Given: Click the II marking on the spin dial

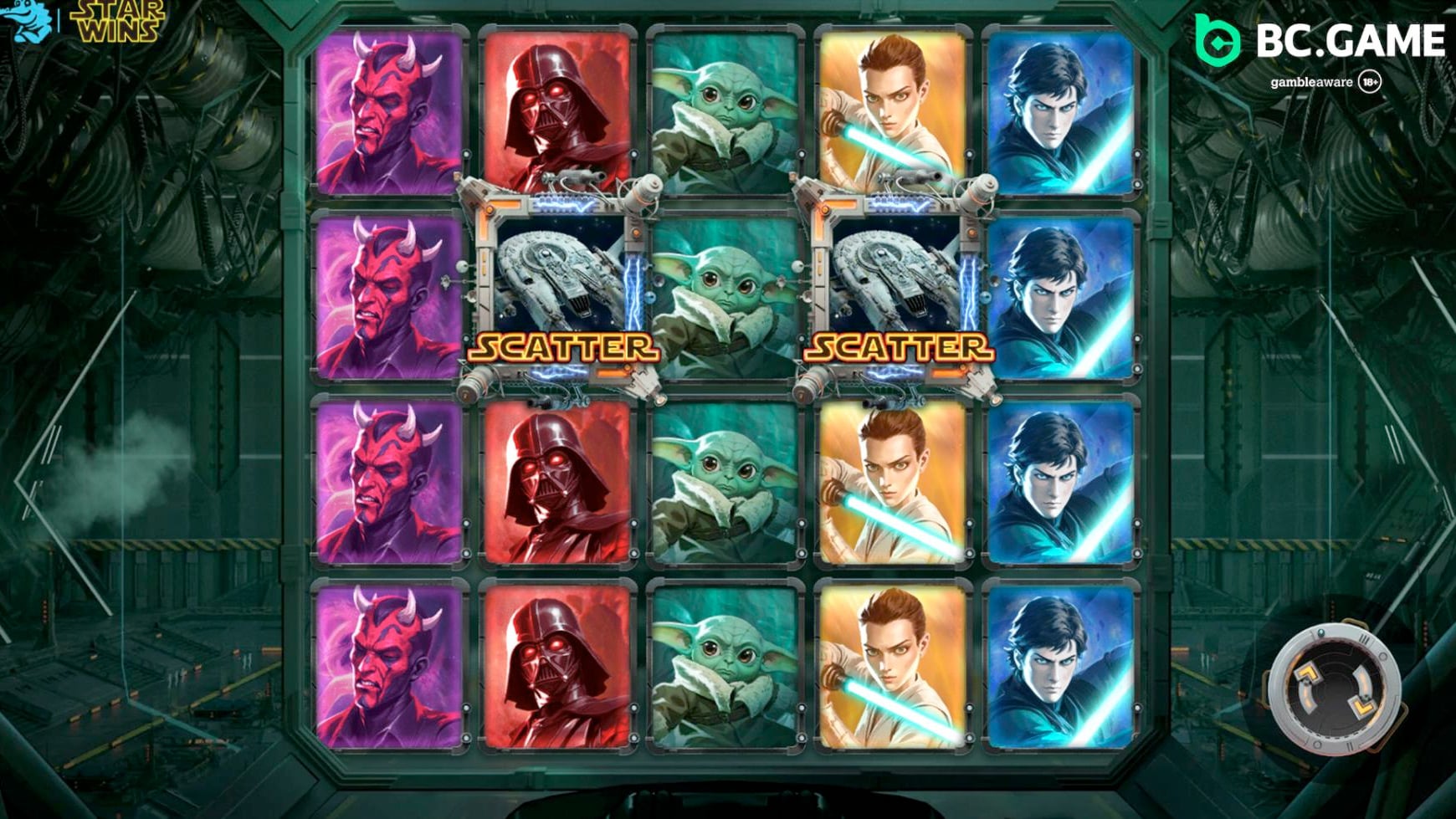Looking at the screenshot, I should (1350, 745).
